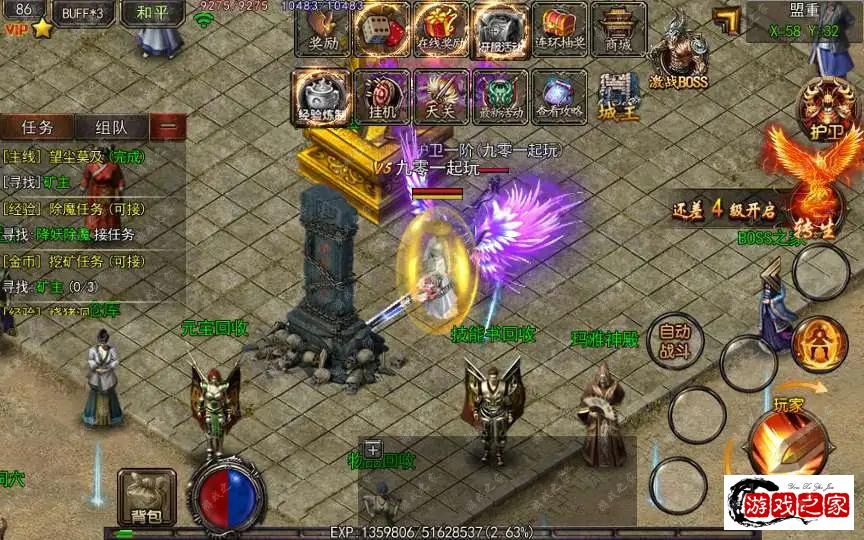Open the 天关 challenge icon
This screenshot has height=540, width=864.
tap(440, 96)
